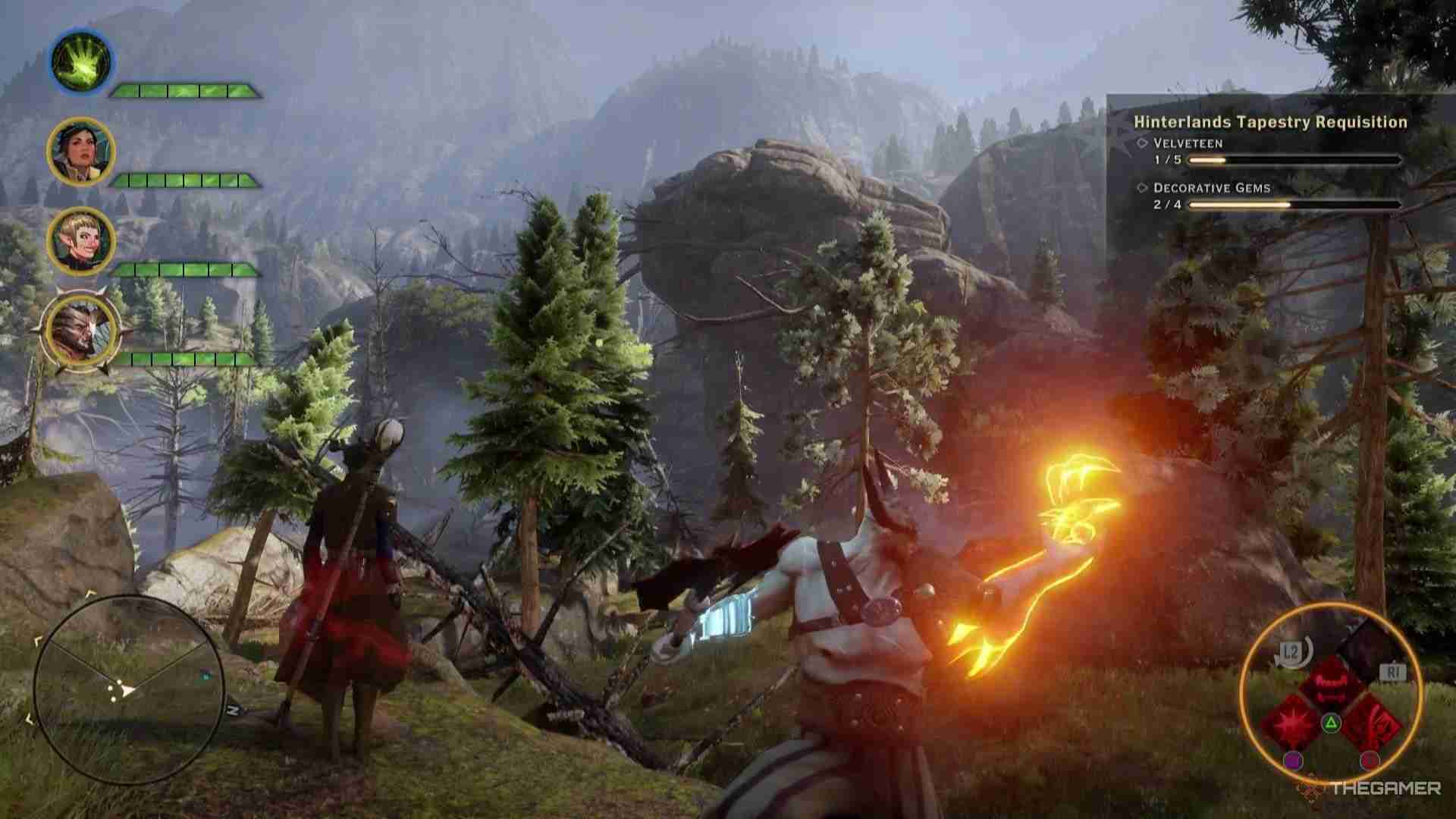Viewport: 1456px width, 819px height.
Task: Trigger the red ability beside the starburst
Action: point(1370,720)
